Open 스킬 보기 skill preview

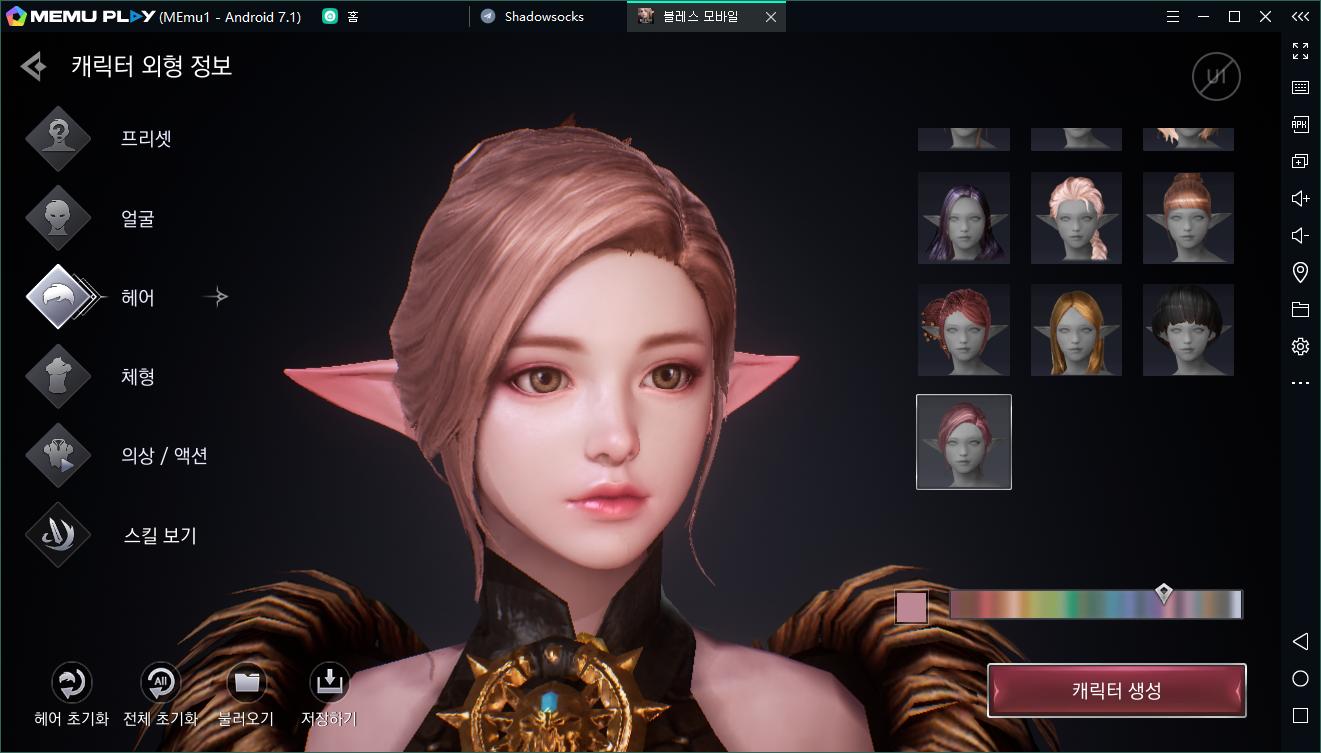[59, 535]
